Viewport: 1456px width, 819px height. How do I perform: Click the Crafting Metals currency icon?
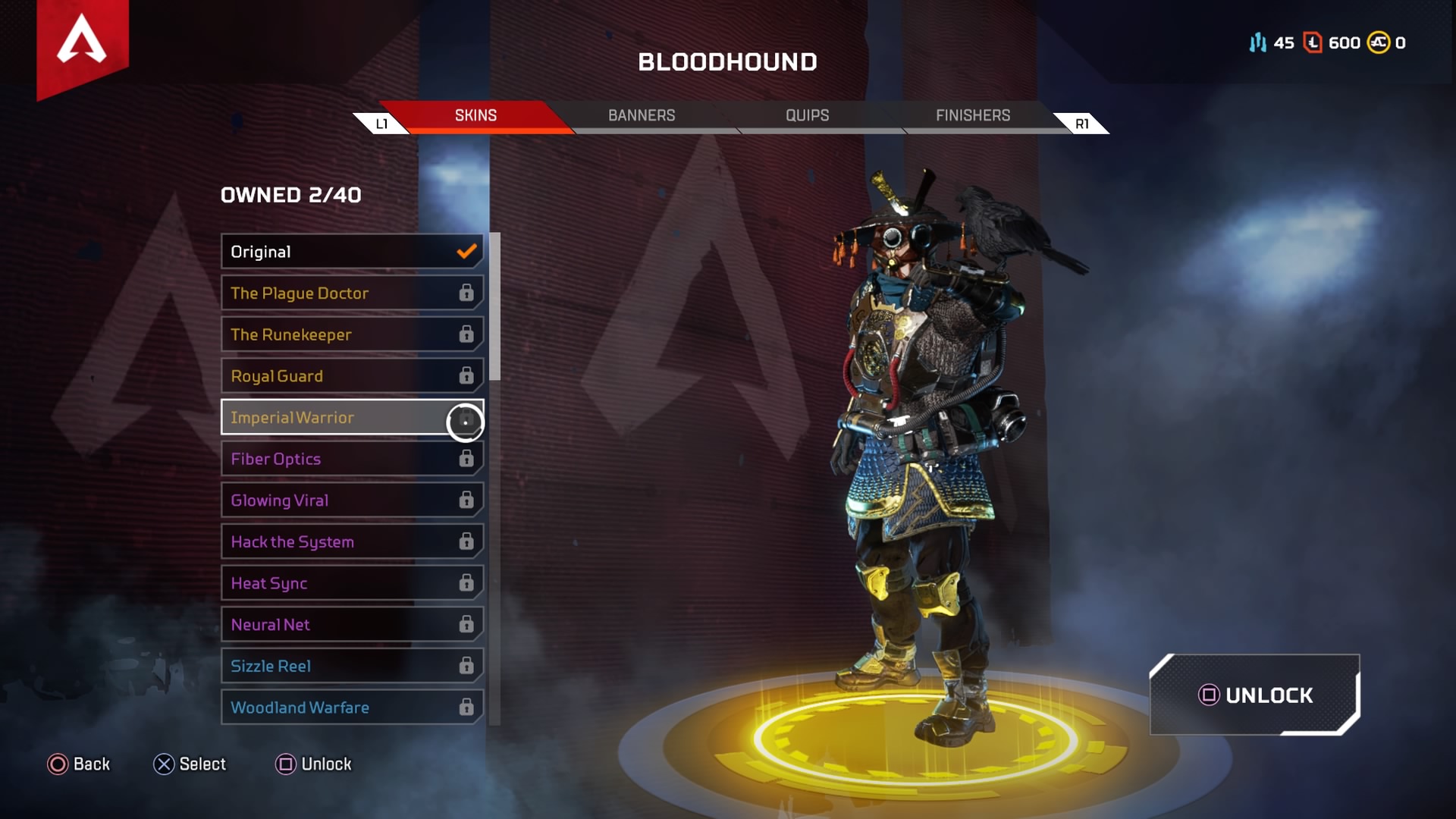1258,43
